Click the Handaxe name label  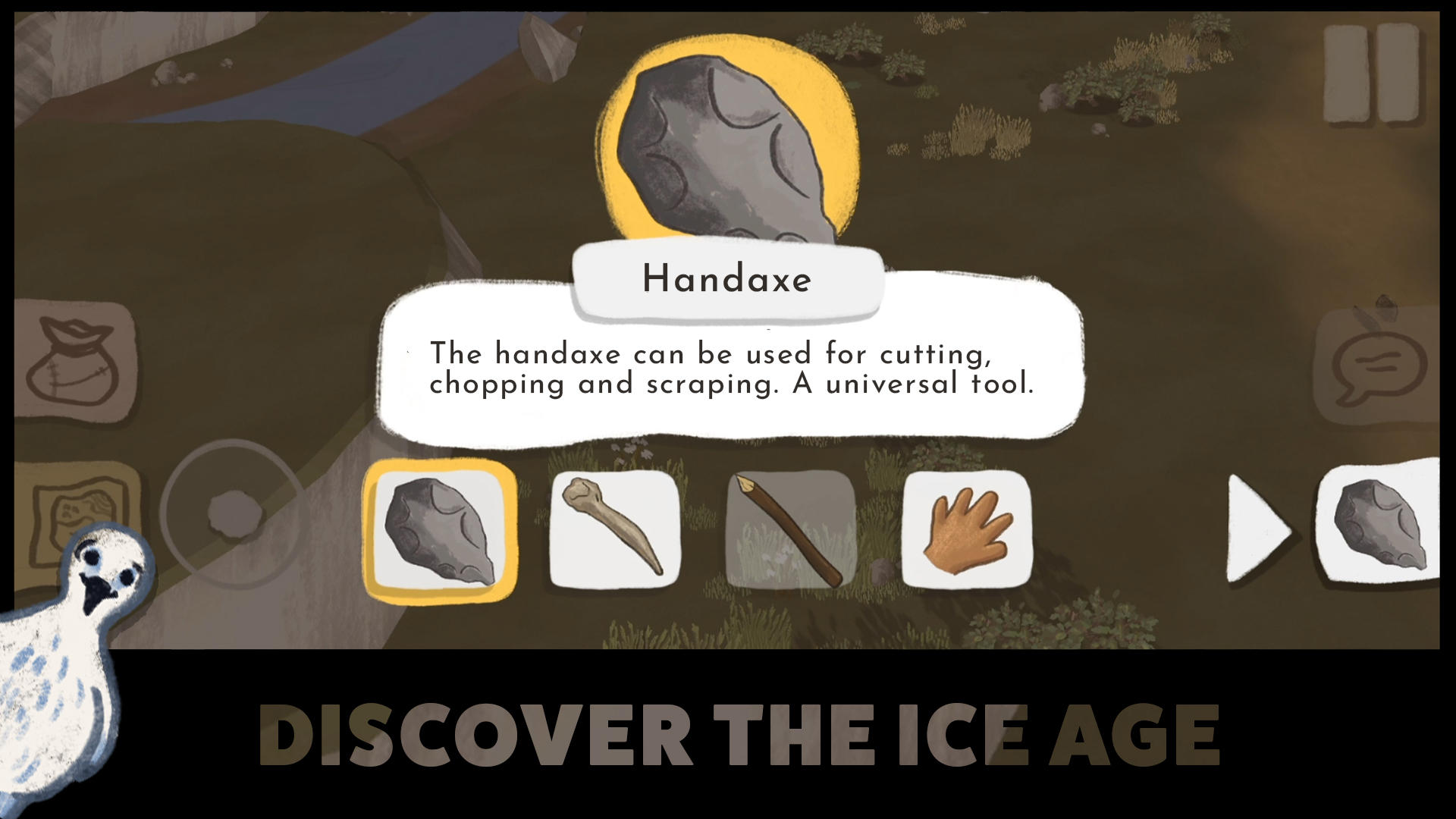(x=726, y=281)
